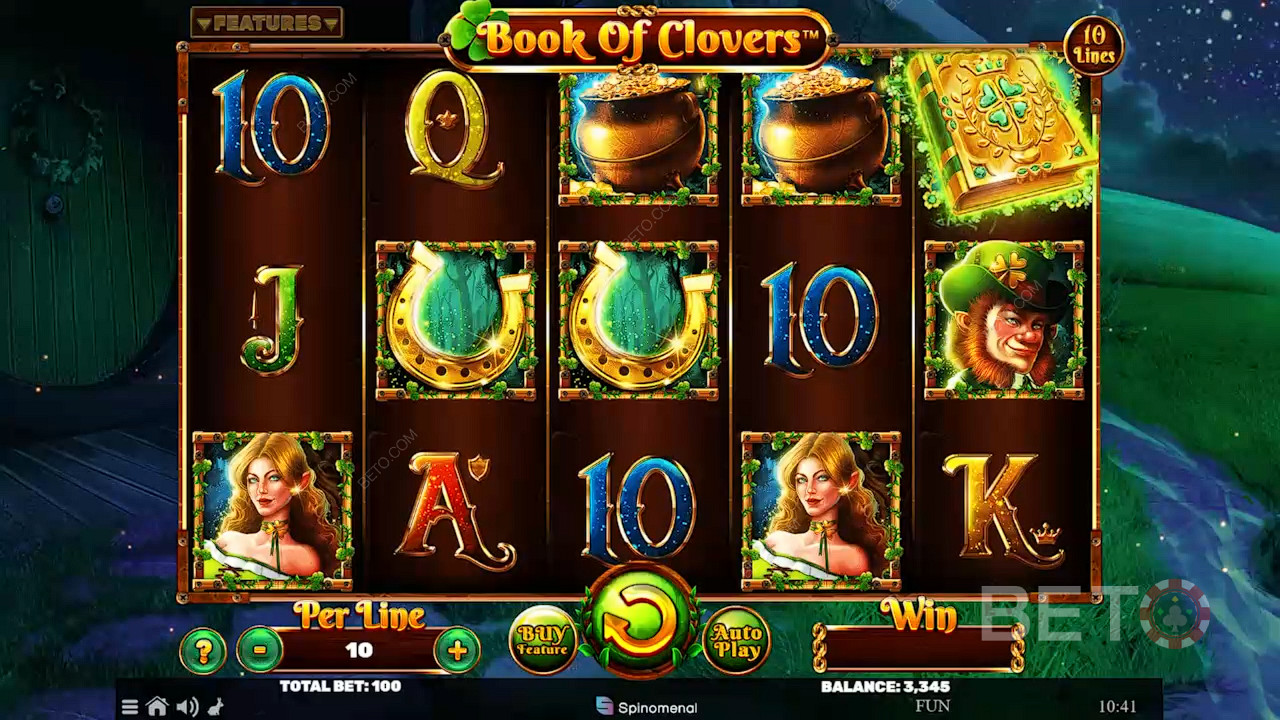Viewport: 1280px width, 720px height.
Task: Increase the Per Line bet with plus
Action: [457, 651]
